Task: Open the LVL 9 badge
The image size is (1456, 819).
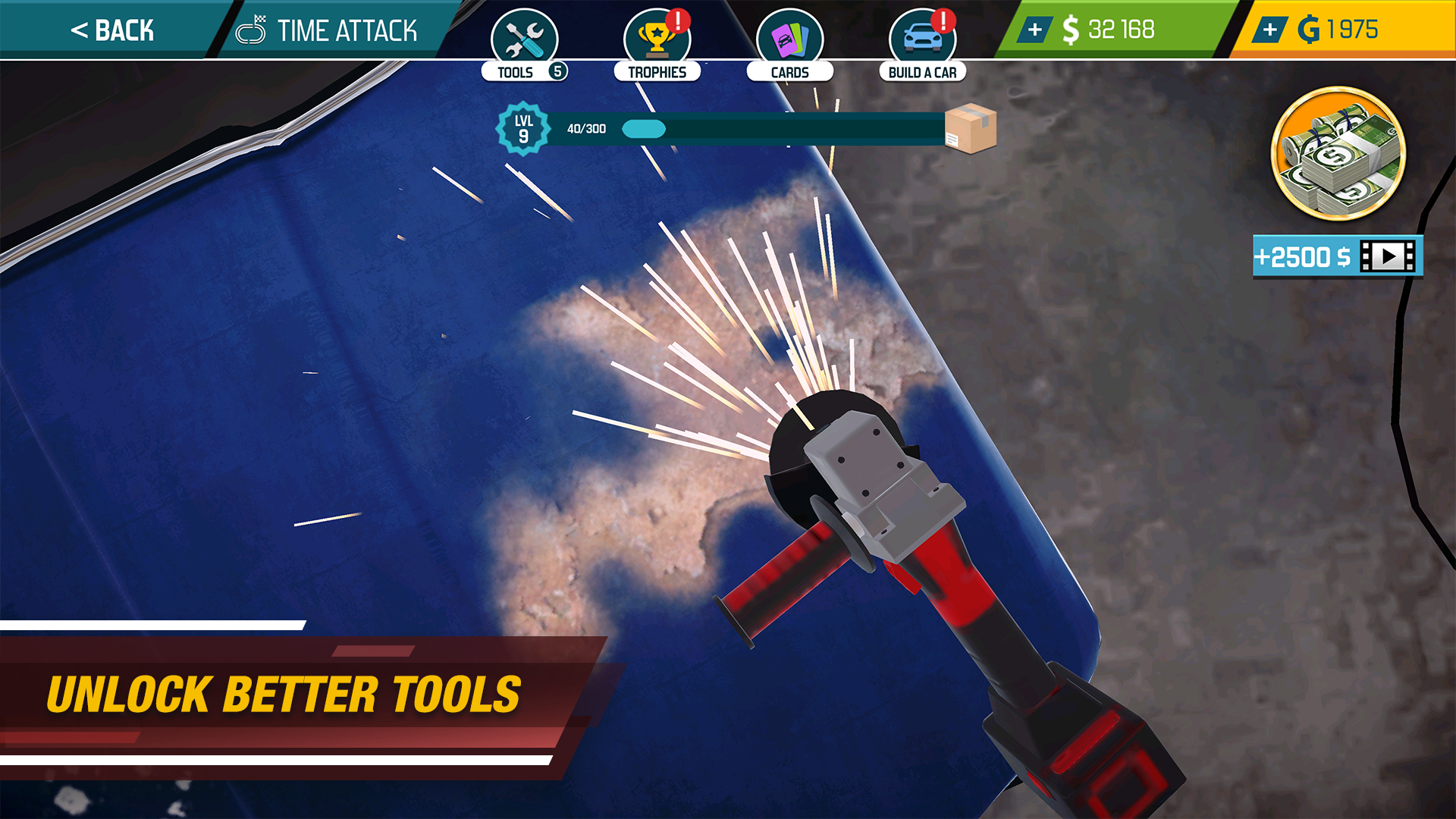Action: click(524, 129)
